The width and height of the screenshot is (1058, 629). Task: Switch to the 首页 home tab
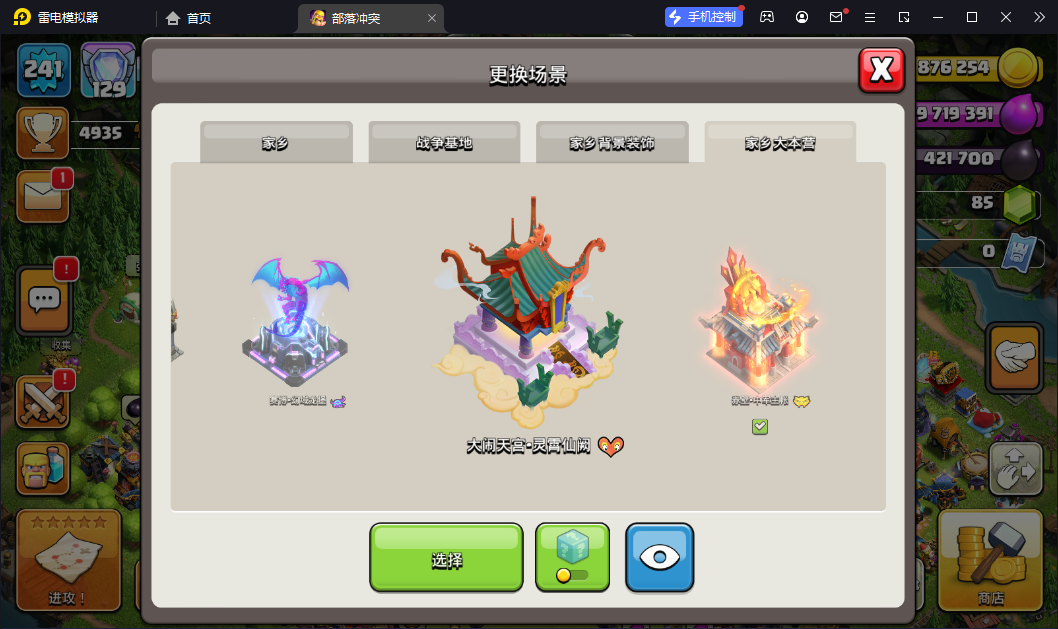(x=189, y=18)
